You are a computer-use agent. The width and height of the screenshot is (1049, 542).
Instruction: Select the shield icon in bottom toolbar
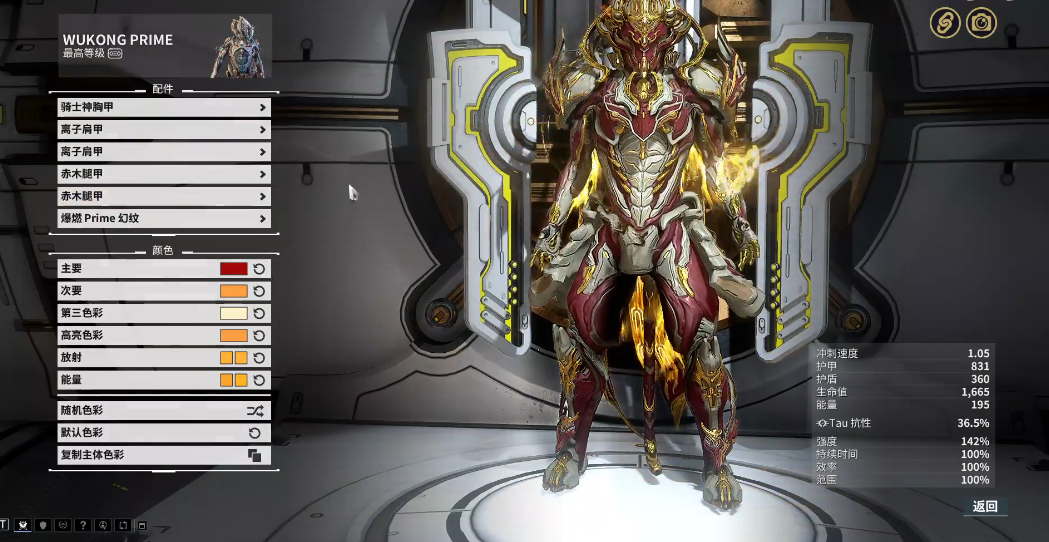pos(43,525)
